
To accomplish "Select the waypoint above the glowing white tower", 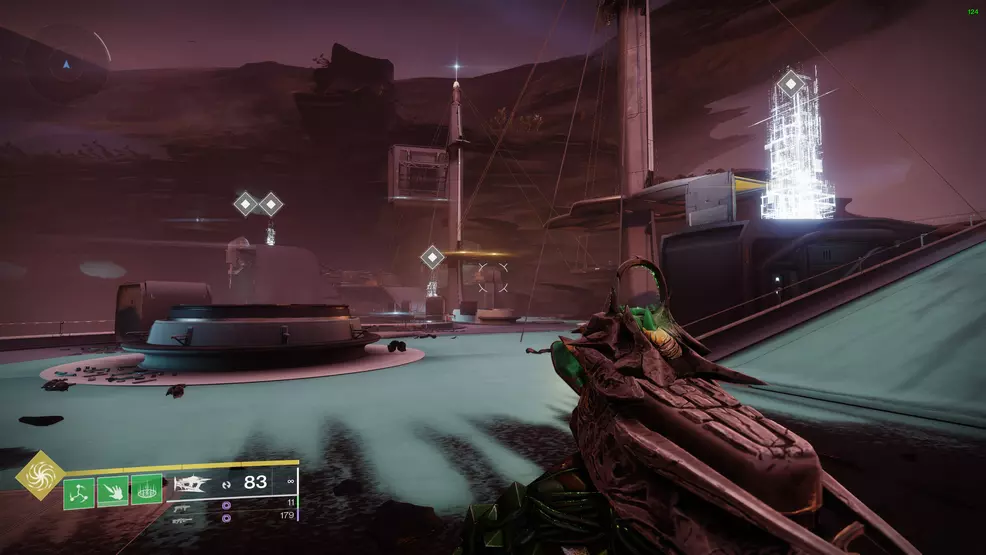I will coord(791,82).
